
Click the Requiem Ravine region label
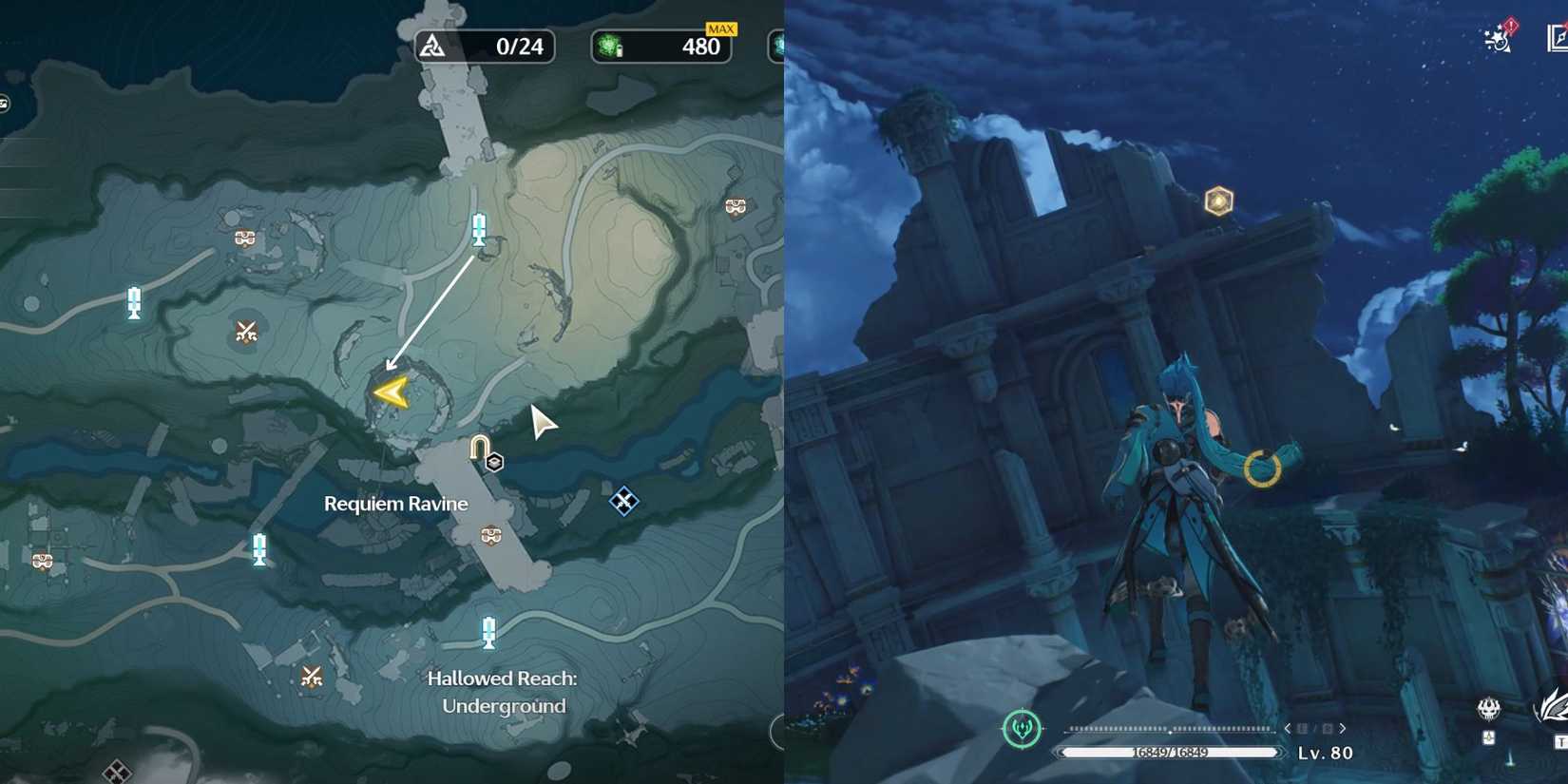[395, 504]
